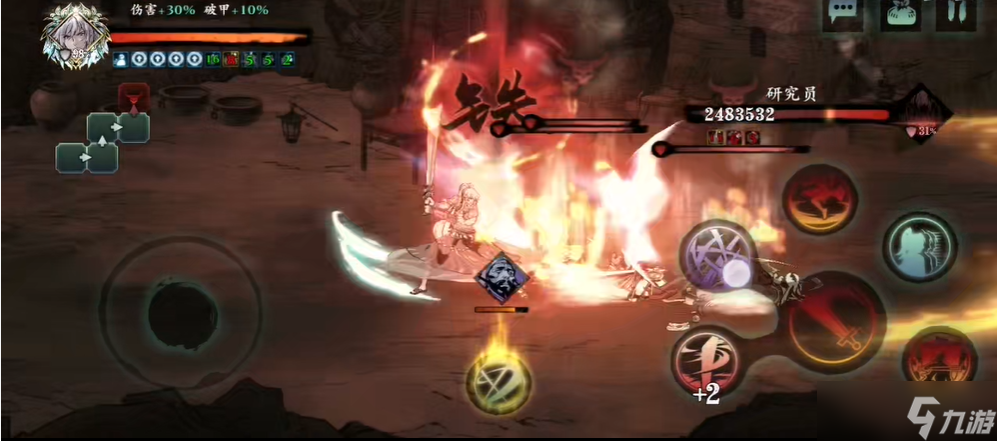The height and width of the screenshot is (441, 997).
Task: Open the loot bag inventory
Action: (899, 14)
